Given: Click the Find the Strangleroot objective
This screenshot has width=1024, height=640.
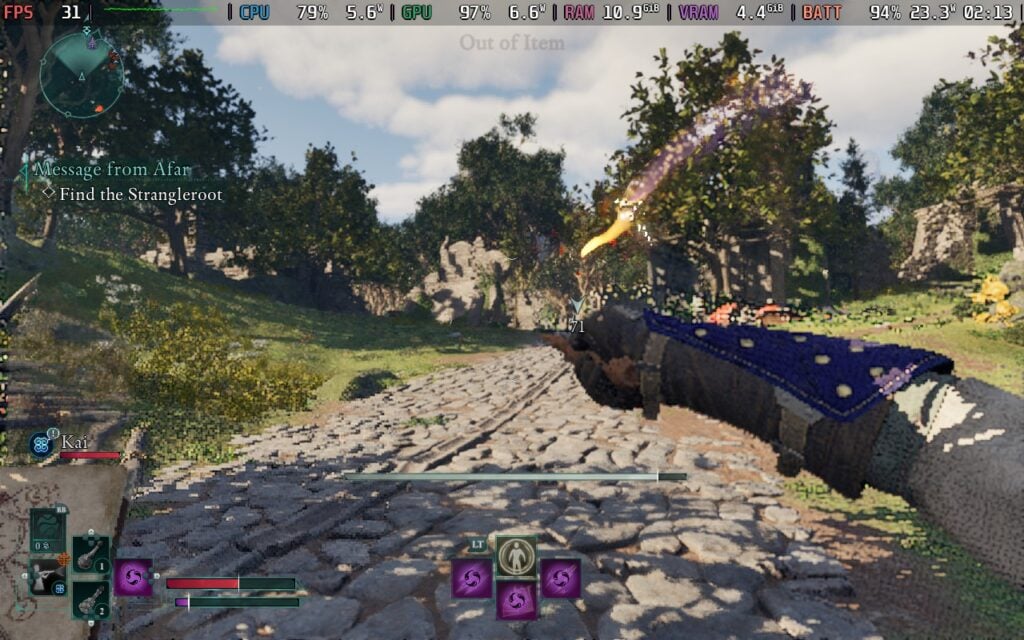Looking at the screenshot, I should [140, 194].
